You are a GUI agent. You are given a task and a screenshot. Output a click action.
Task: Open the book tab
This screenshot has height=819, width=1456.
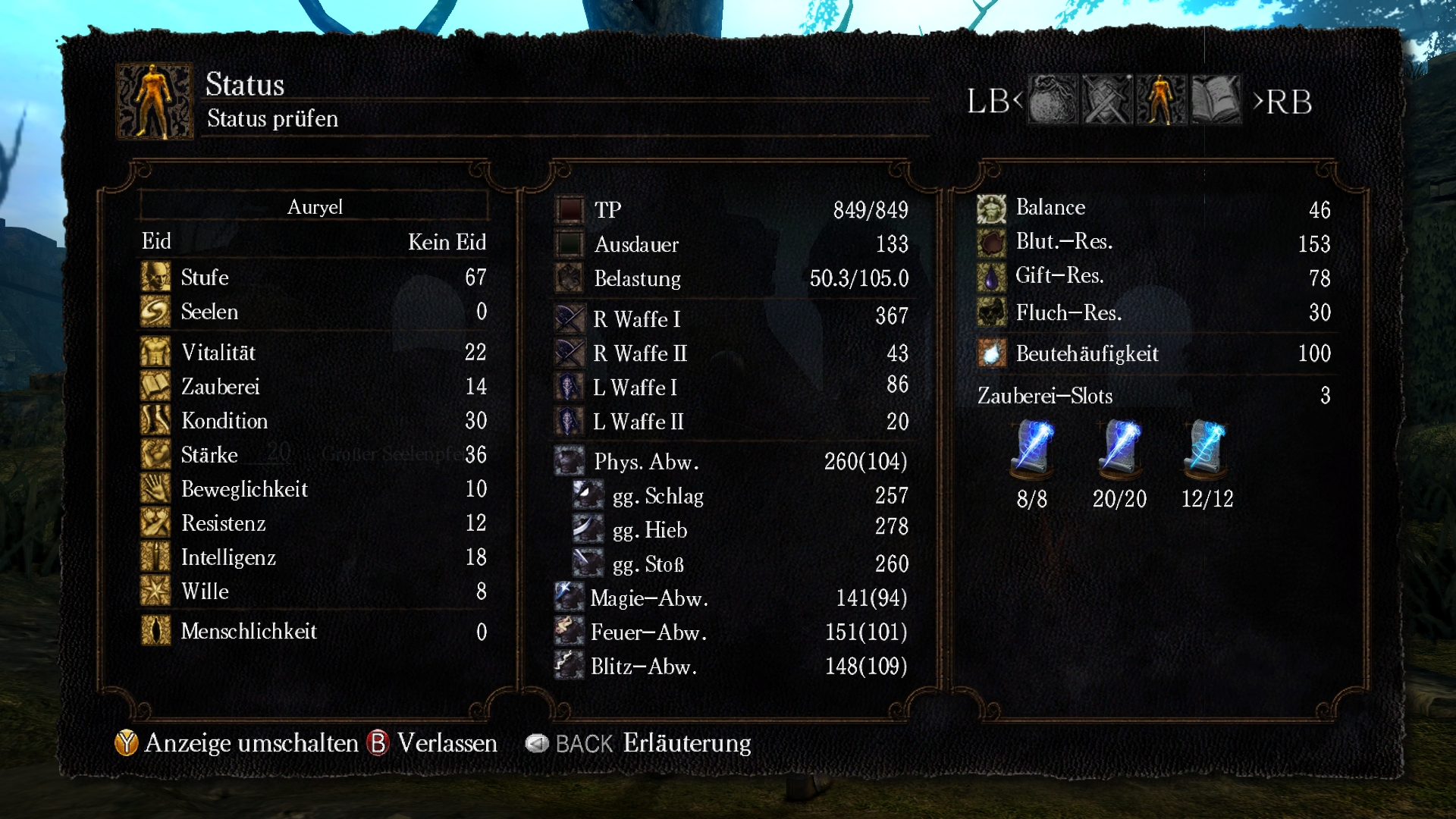[x=1216, y=100]
